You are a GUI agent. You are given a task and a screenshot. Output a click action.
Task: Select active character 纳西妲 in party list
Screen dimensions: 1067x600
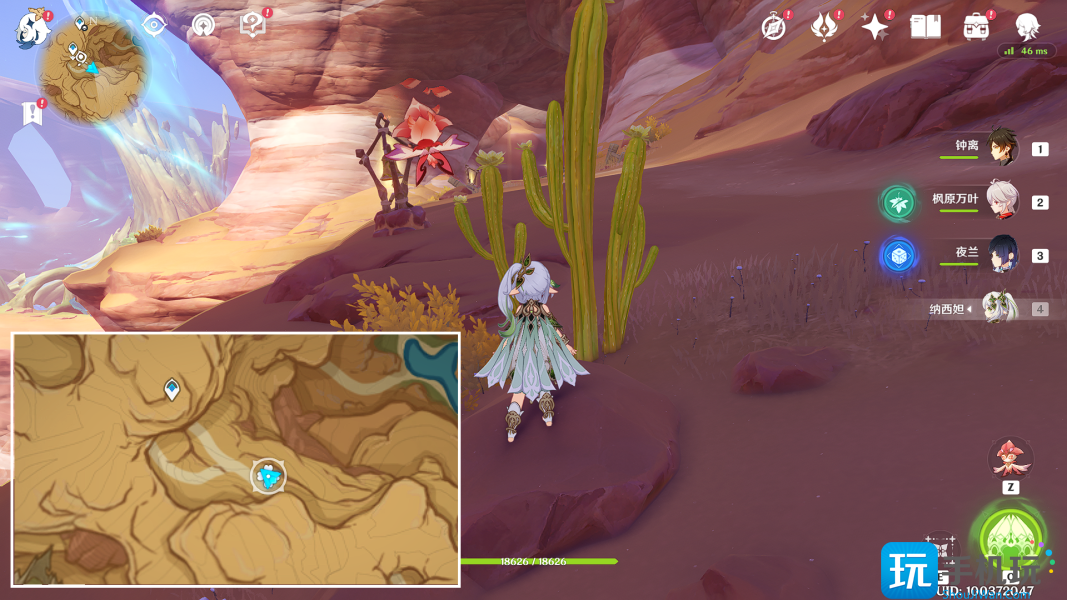(999, 308)
